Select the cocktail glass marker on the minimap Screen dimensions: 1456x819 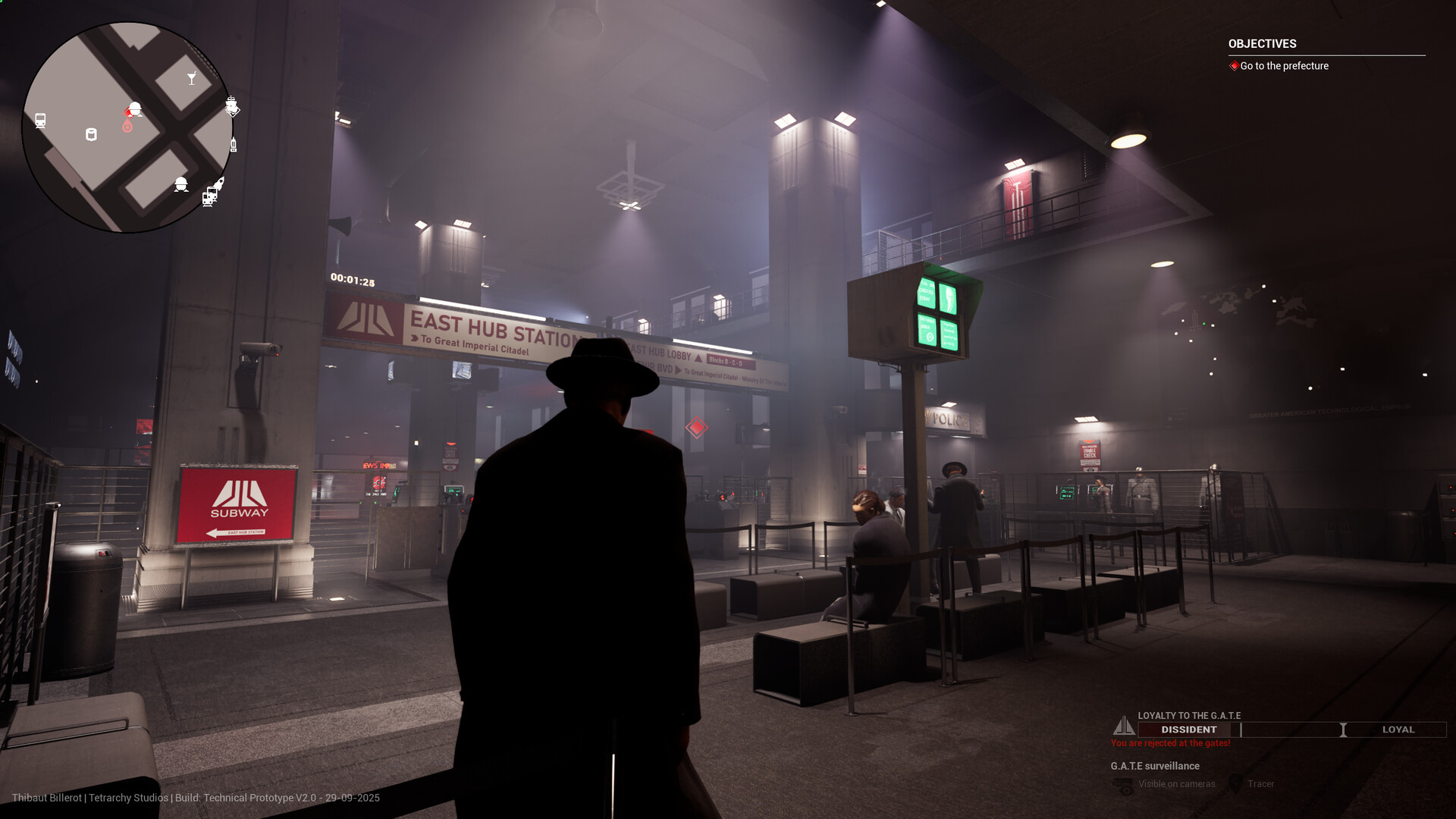click(192, 78)
